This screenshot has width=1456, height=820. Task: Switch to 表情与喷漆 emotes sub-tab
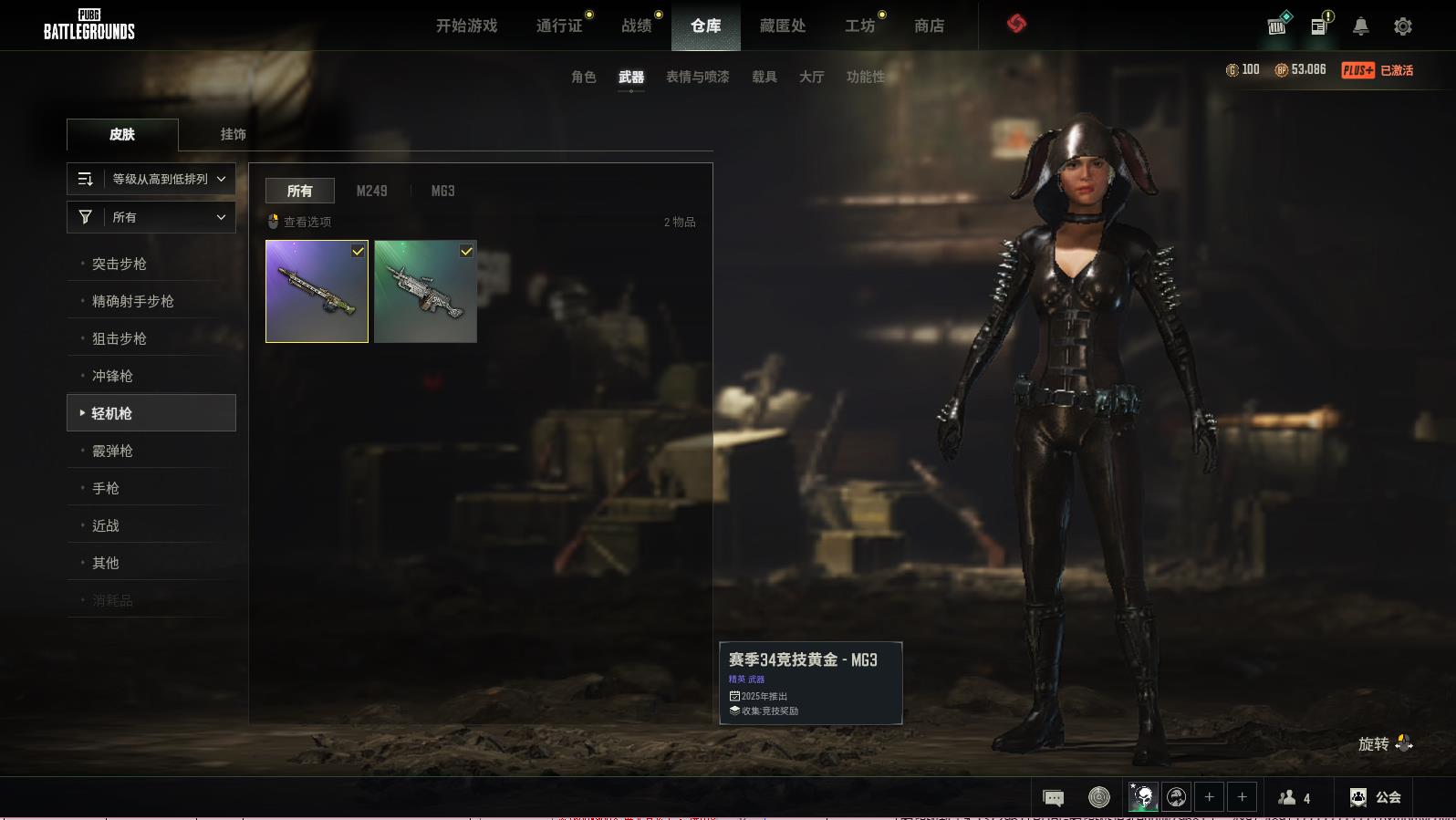pos(697,77)
